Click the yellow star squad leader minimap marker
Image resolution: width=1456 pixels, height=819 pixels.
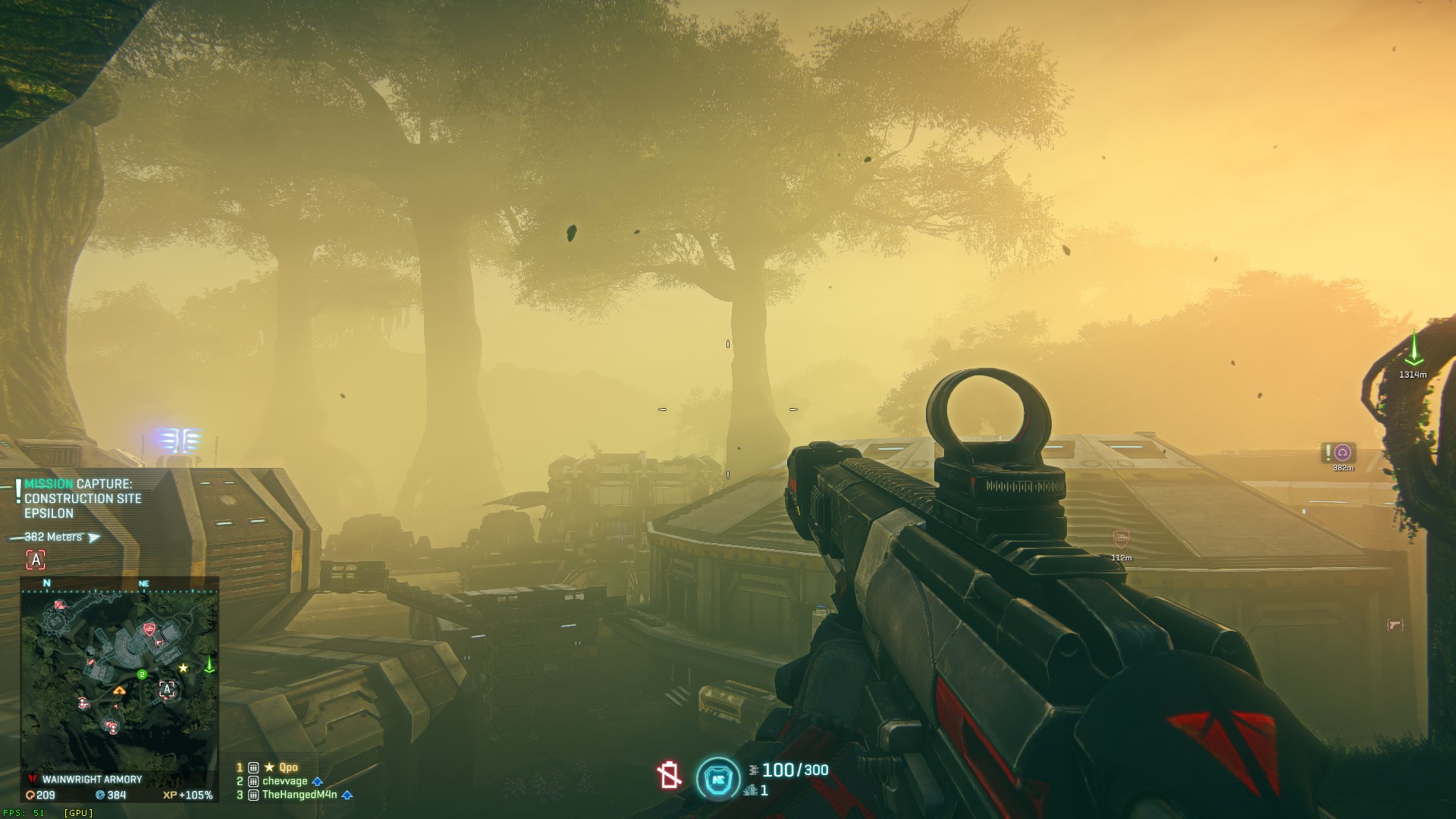pos(184,668)
